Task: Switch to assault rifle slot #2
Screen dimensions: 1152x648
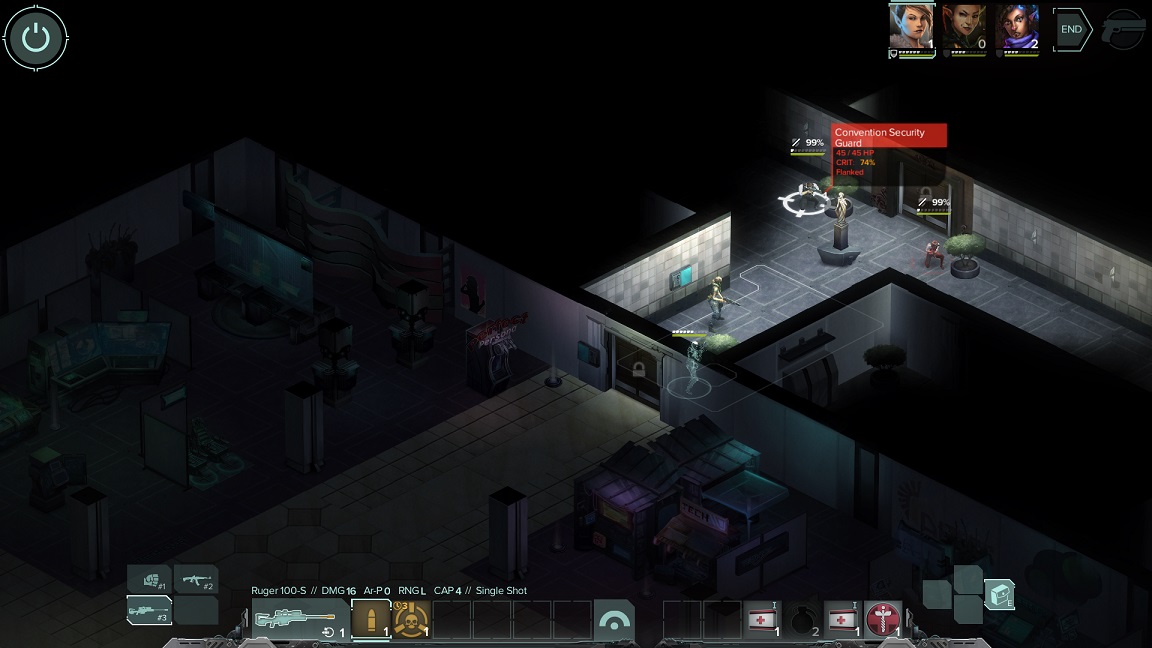Action: pos(195,580)
